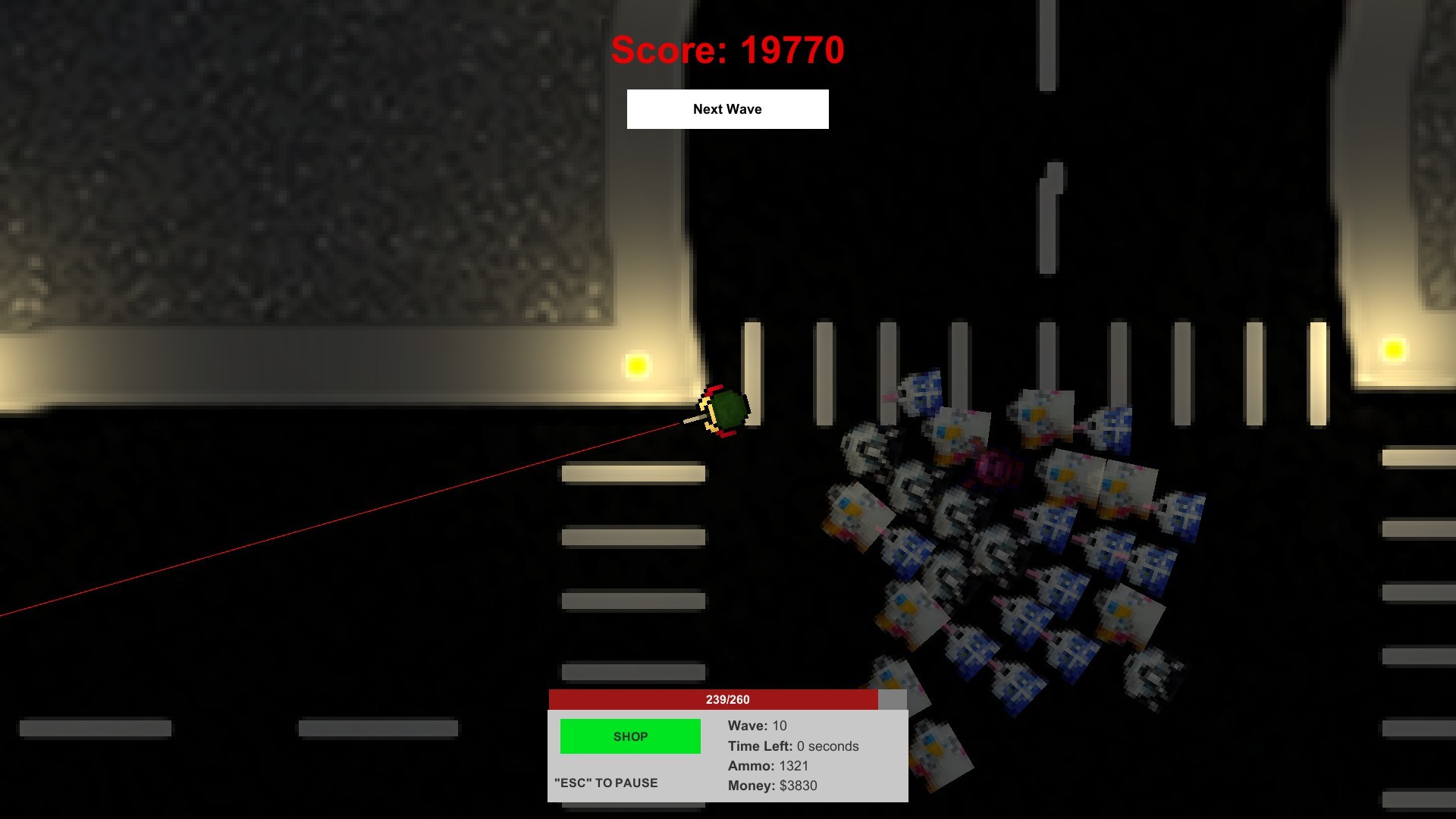
Task: Open the SHOP
Action: click(x=629, y=736)
